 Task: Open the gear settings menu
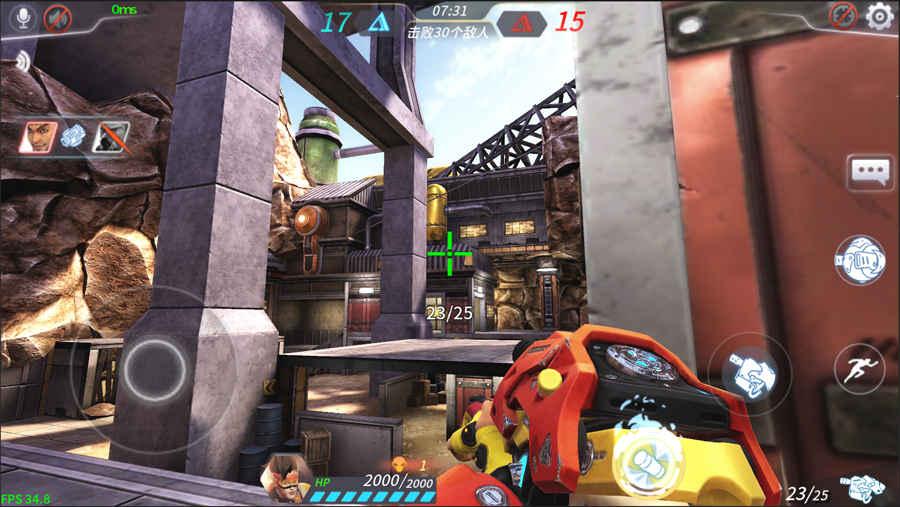[880, 15]
